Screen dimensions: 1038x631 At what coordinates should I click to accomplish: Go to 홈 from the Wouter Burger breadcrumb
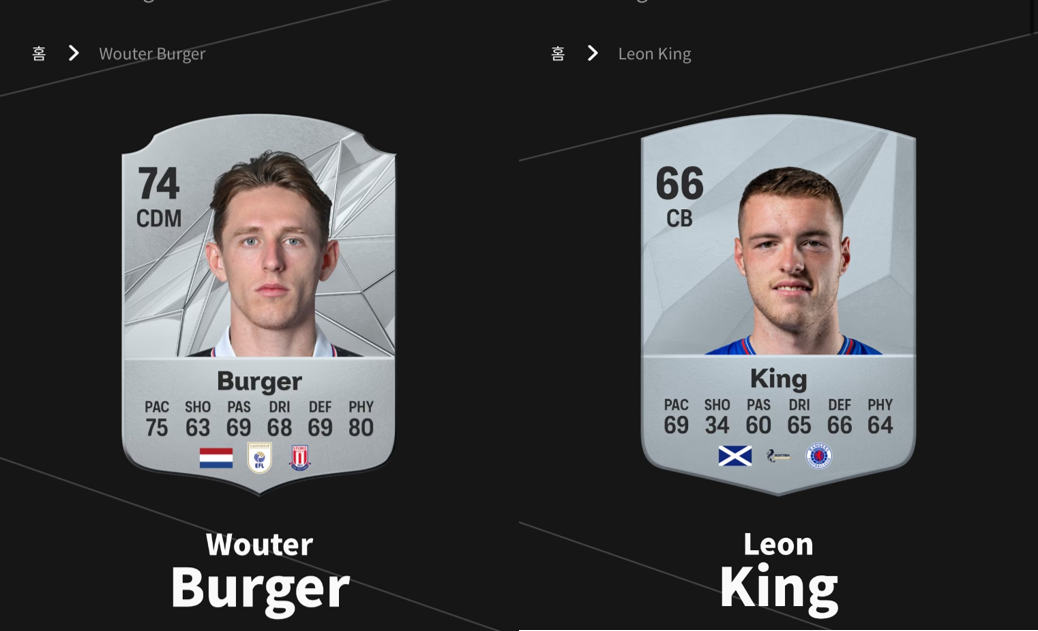tap(39, 54)
